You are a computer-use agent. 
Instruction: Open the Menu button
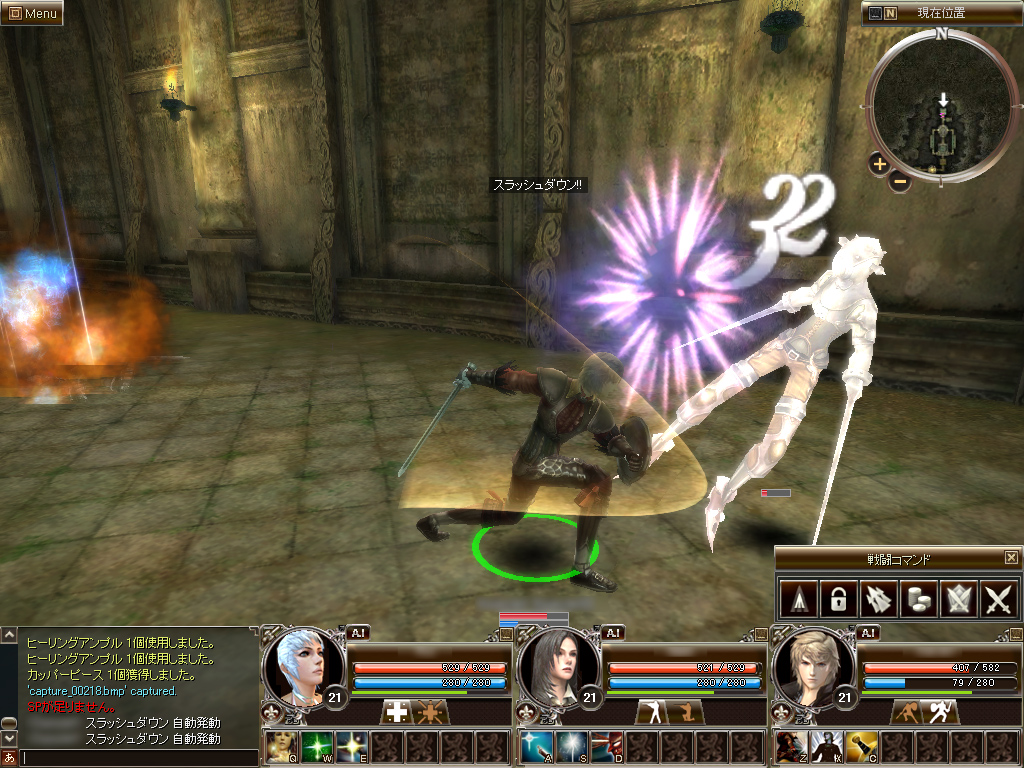pyautogui.click(x=32, y=13)
